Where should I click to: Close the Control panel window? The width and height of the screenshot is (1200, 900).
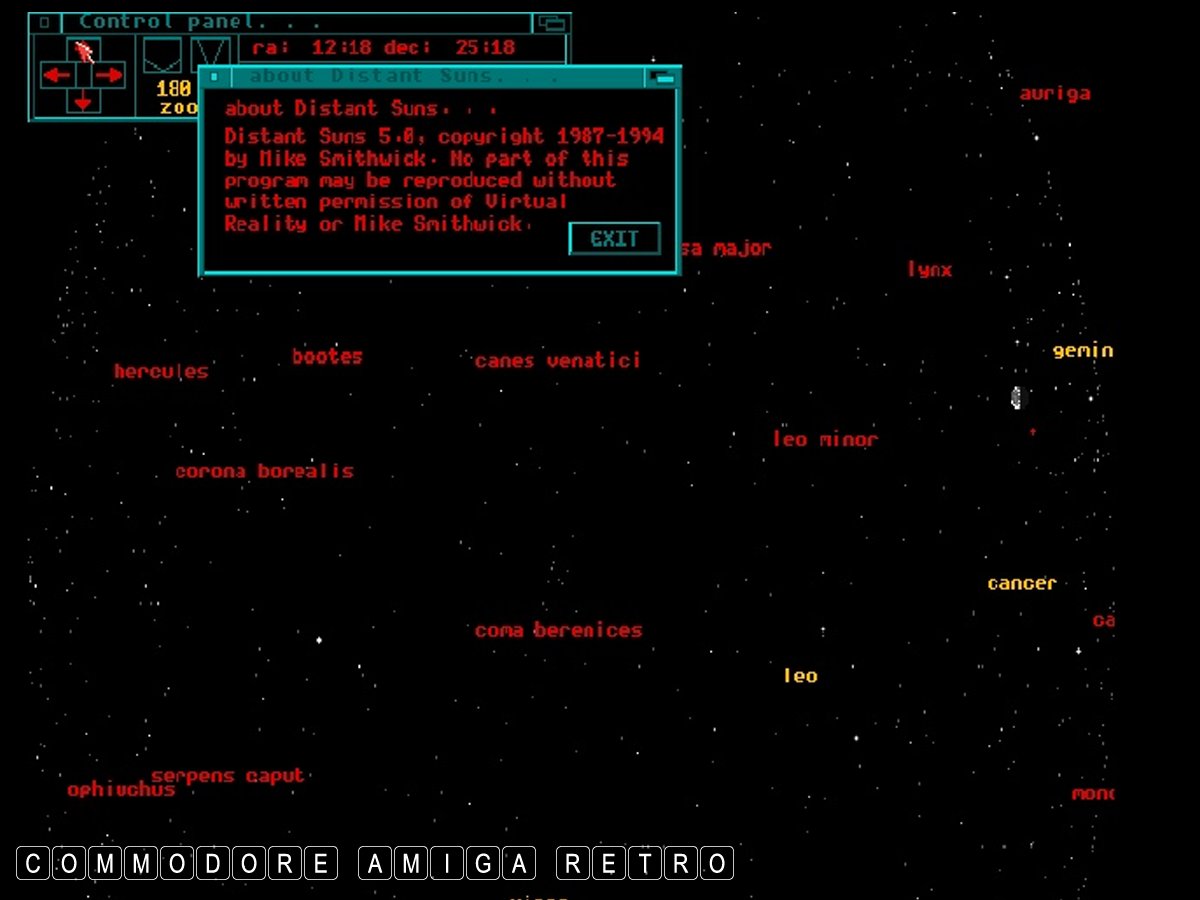tap(45, 22)
